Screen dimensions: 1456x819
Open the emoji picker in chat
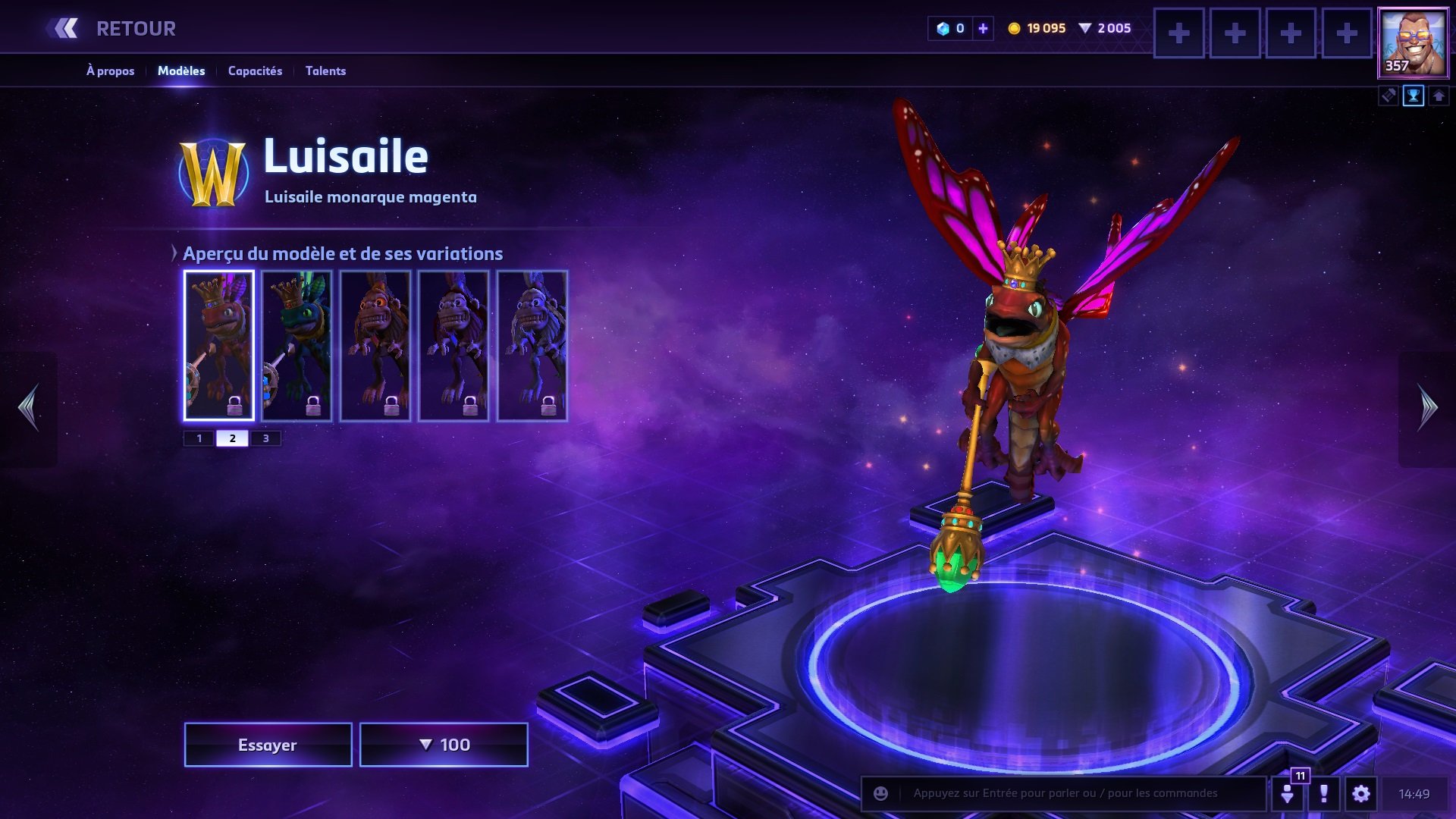pyautogui.click(x=880, y=793)
